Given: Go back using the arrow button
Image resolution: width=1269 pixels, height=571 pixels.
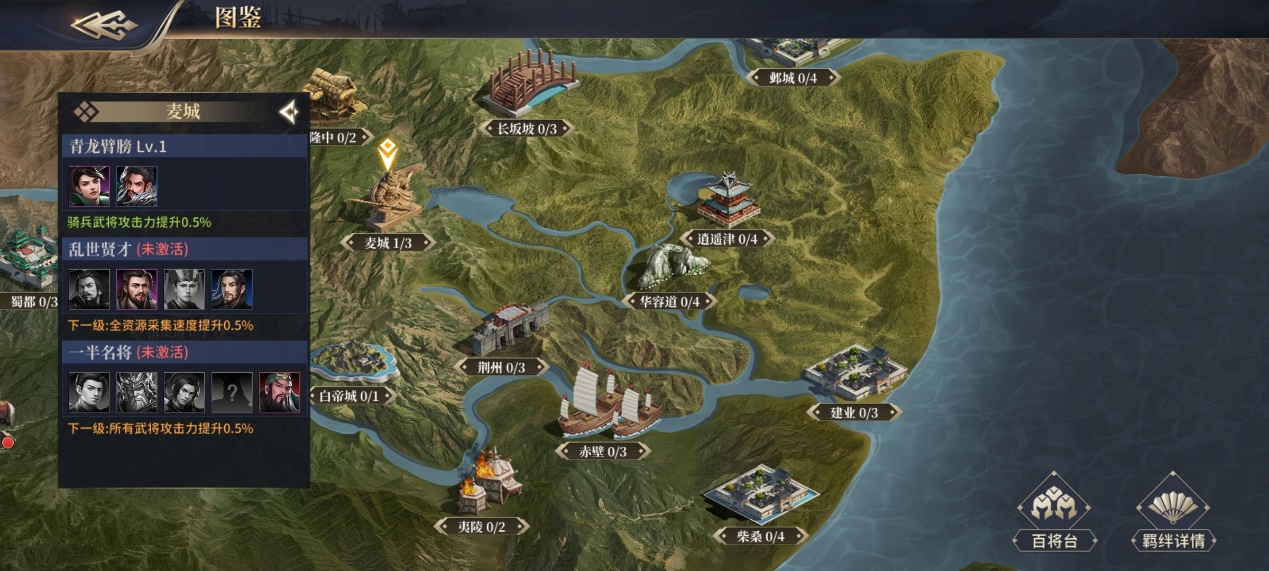Looking at the screenshot, I should pos(104,23).
